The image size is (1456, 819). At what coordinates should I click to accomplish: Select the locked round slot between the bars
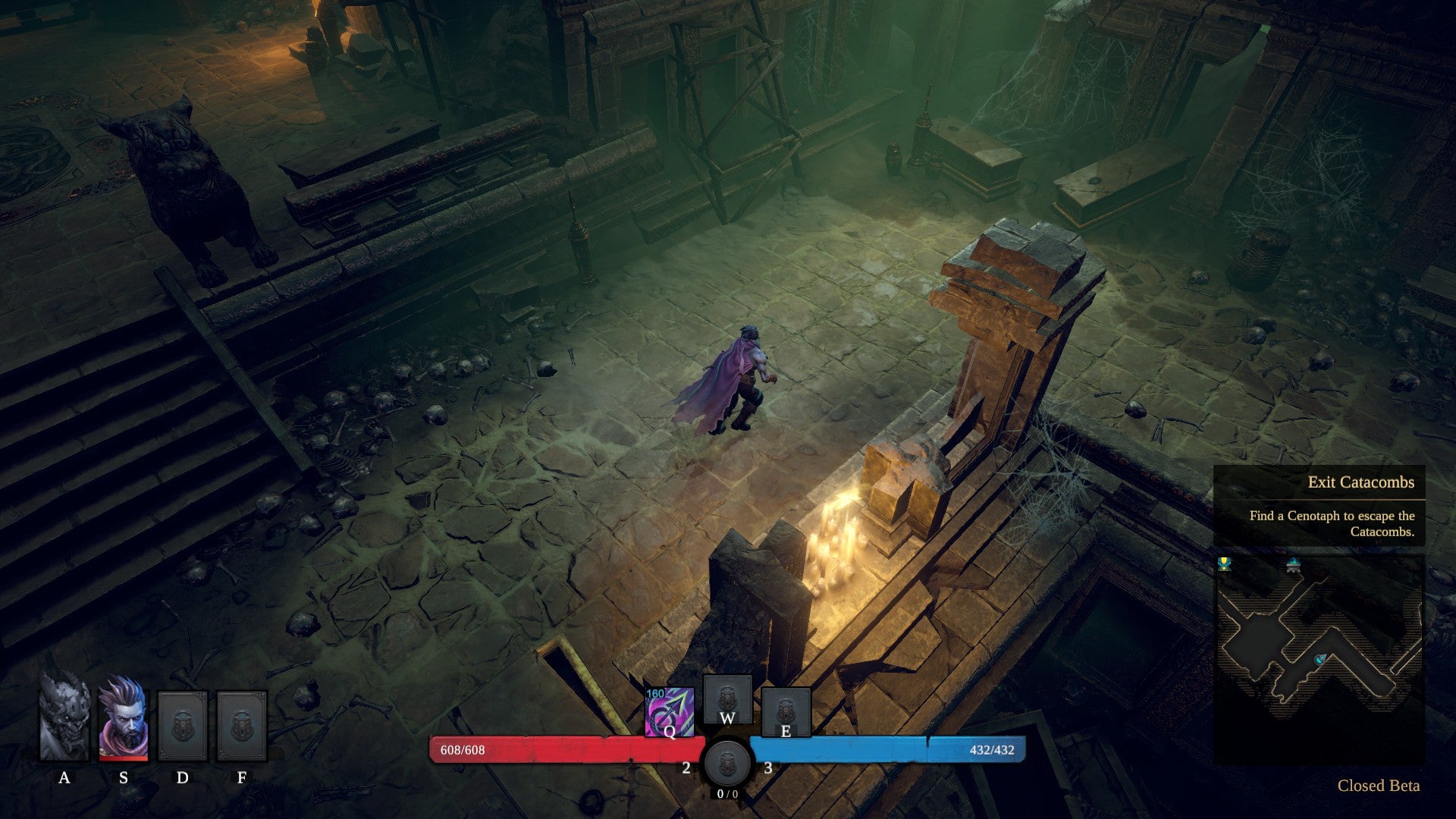(727, 762)
